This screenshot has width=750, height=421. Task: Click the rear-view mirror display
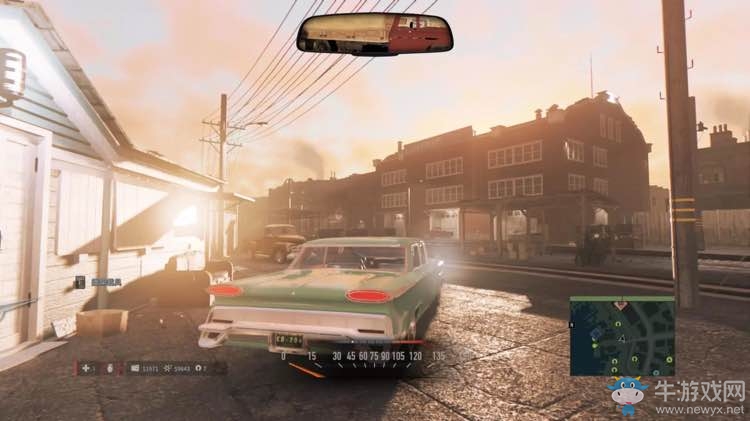(375, 34)
